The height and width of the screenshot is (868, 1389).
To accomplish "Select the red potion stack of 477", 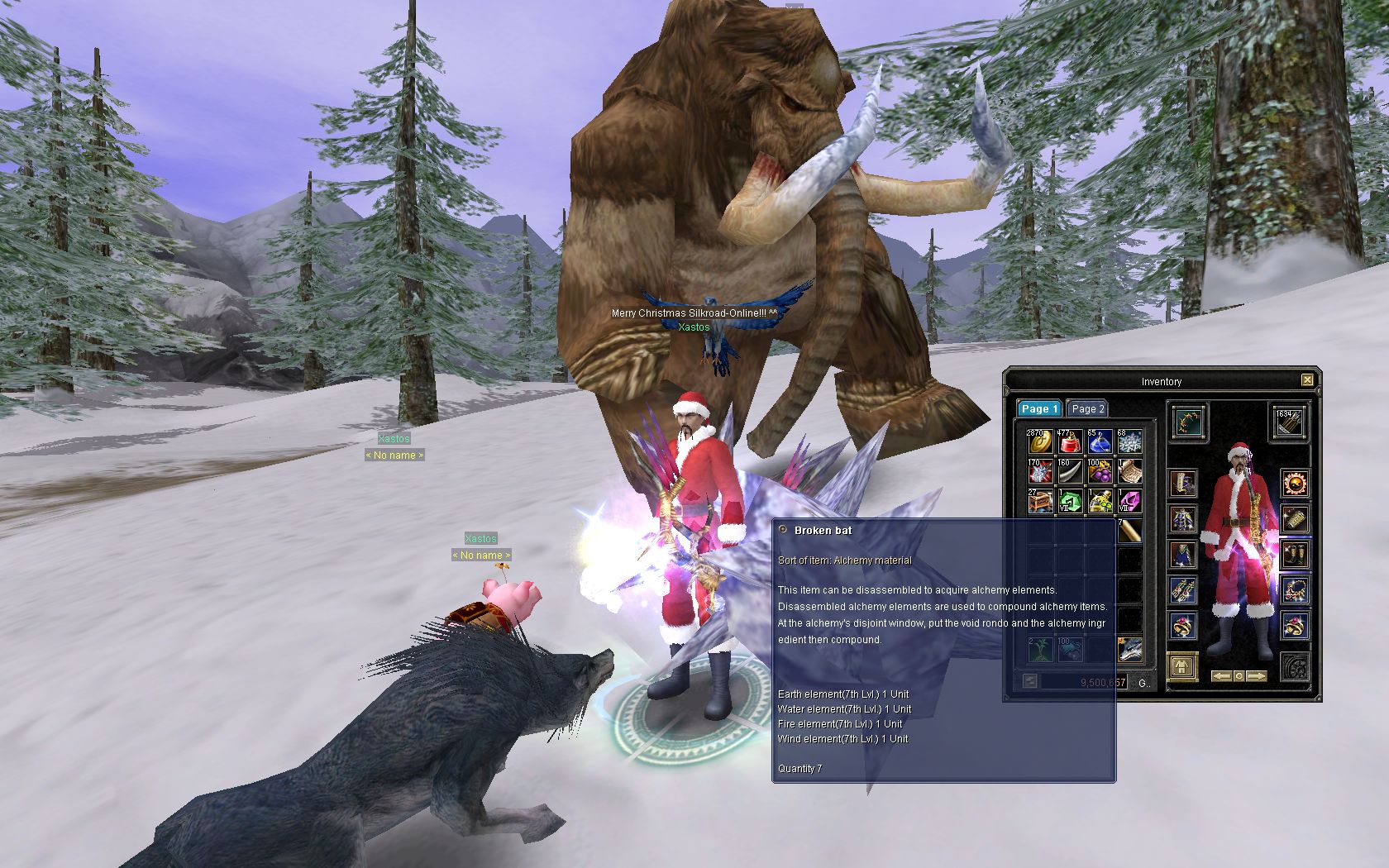I will point(1070,441).
